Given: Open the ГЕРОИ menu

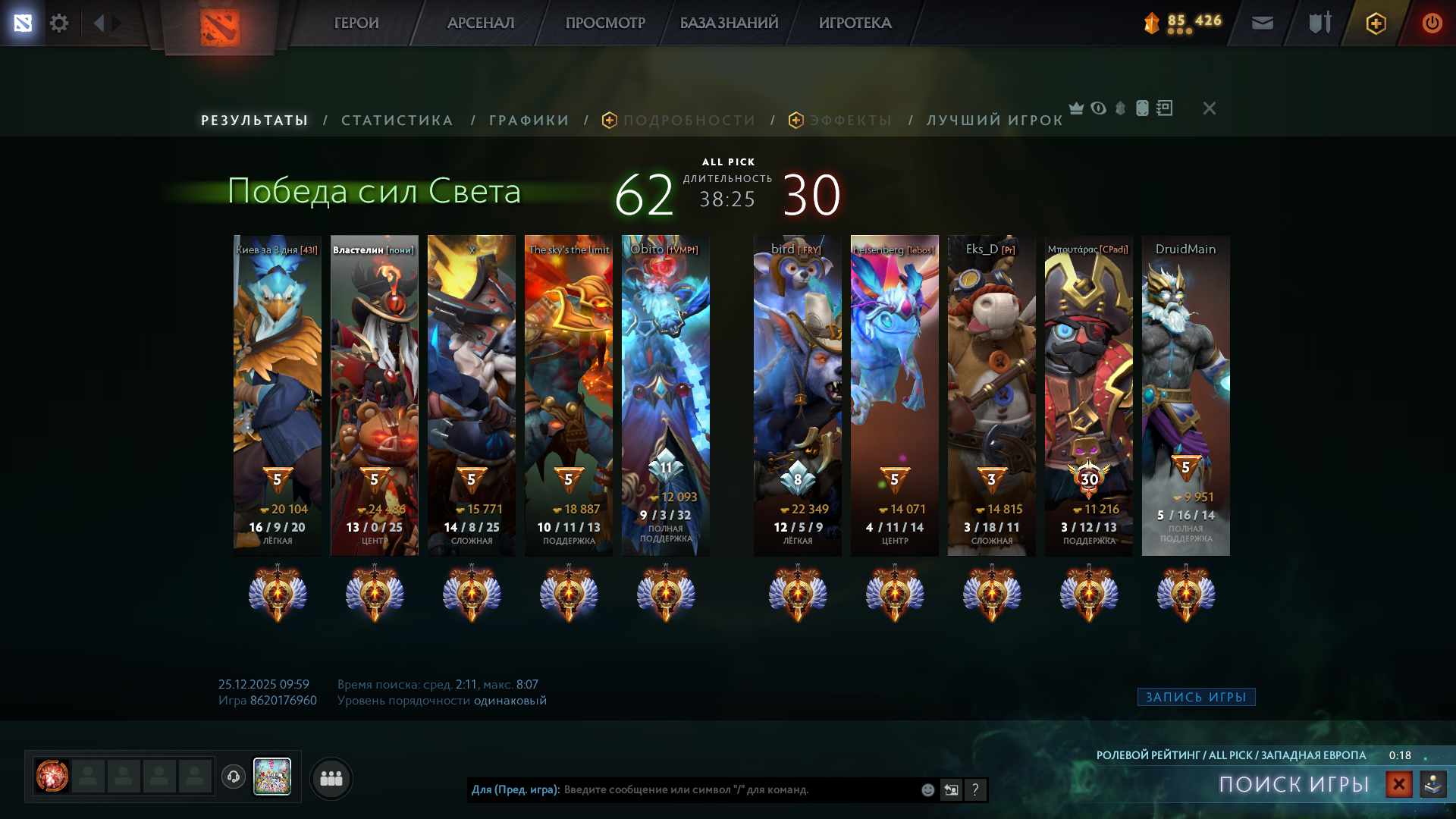Looking at the screenshot, I should [356, 23].
